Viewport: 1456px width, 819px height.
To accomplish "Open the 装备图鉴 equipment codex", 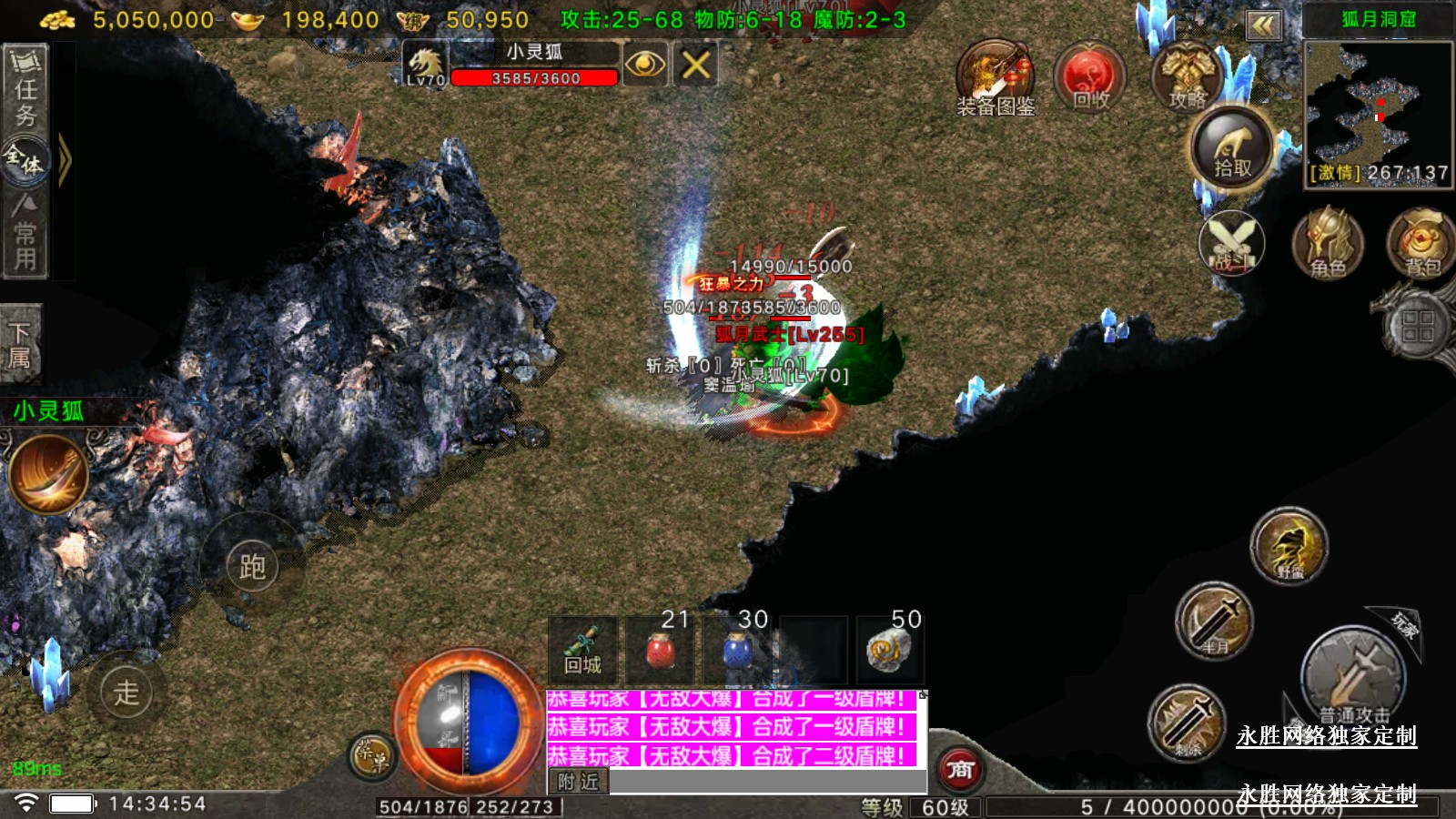I will [x=996, y=78].
